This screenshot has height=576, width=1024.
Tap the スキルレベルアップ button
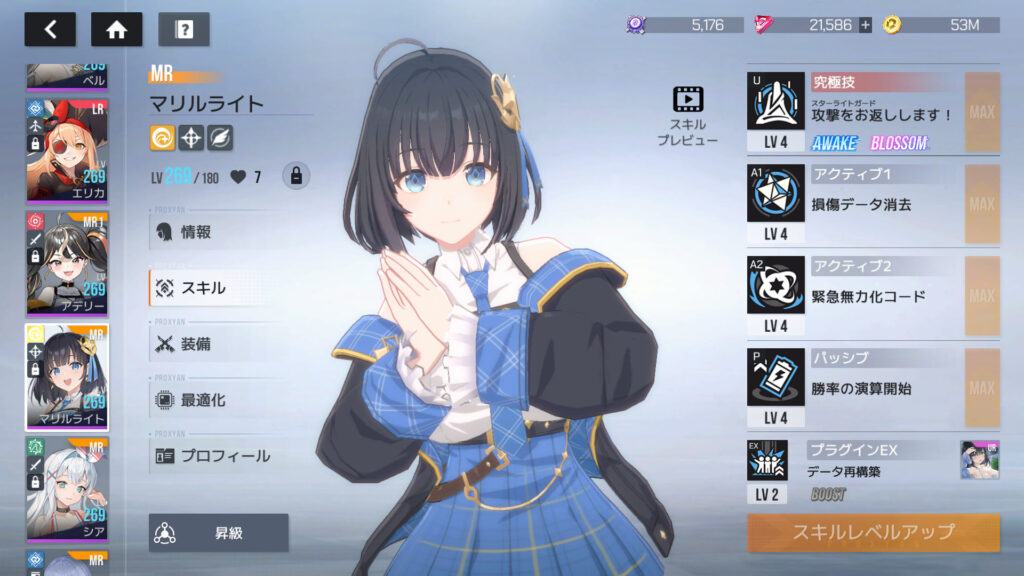pyautogui.click(x=873, y=532)
